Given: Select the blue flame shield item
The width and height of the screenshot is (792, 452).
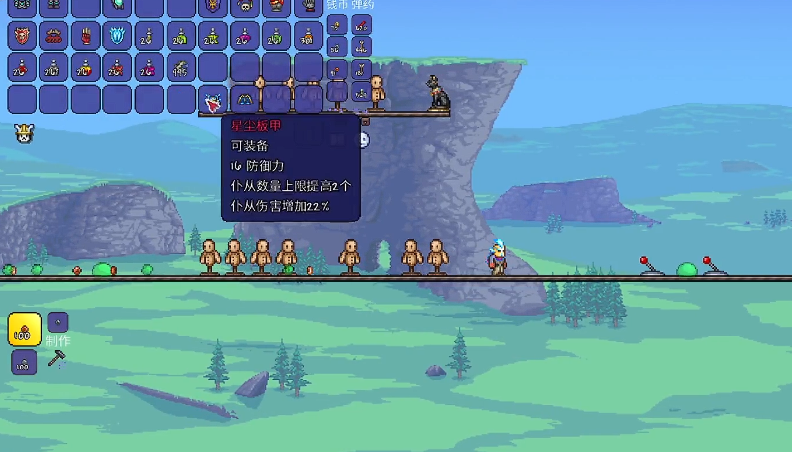Looking at the screenshot, I should click(117, 37).
